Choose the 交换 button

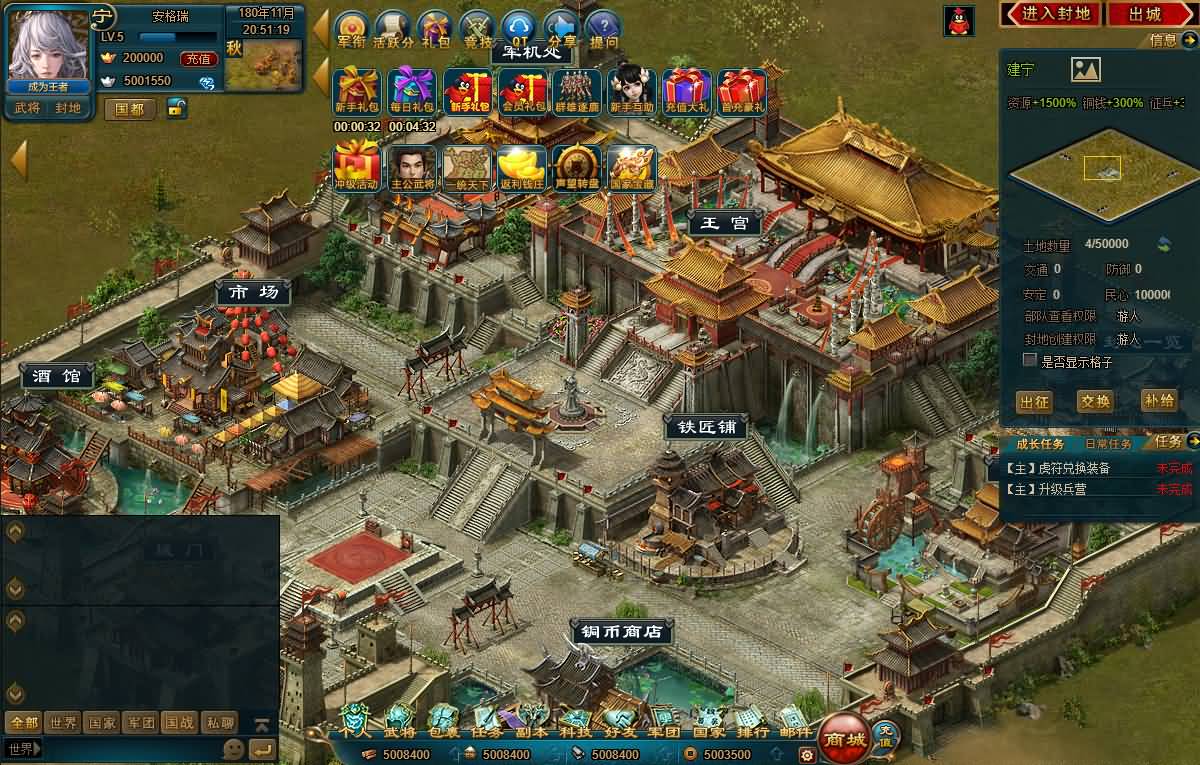pos(1095,401)
